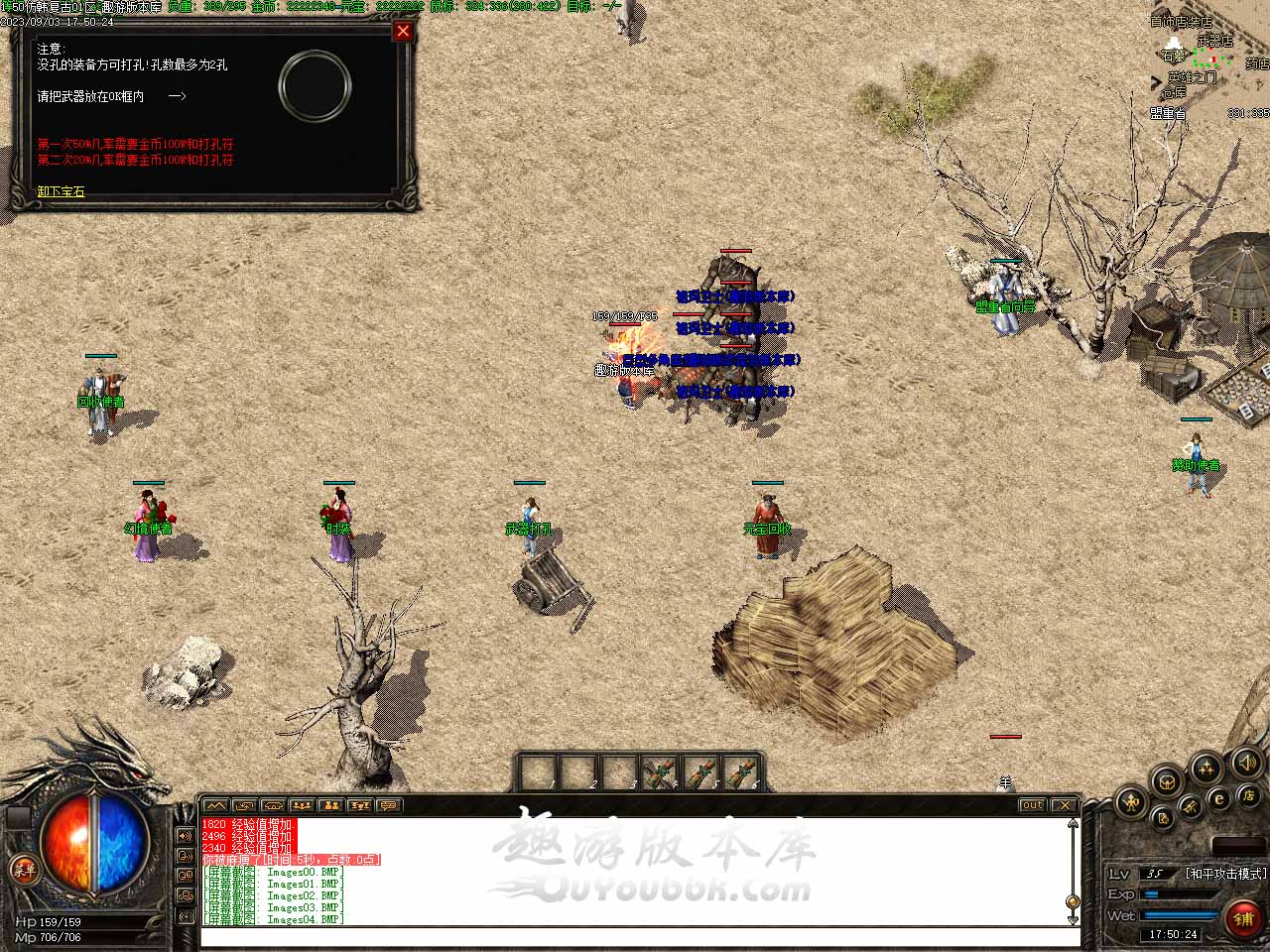Click the four-stars skills icon

1206,768
